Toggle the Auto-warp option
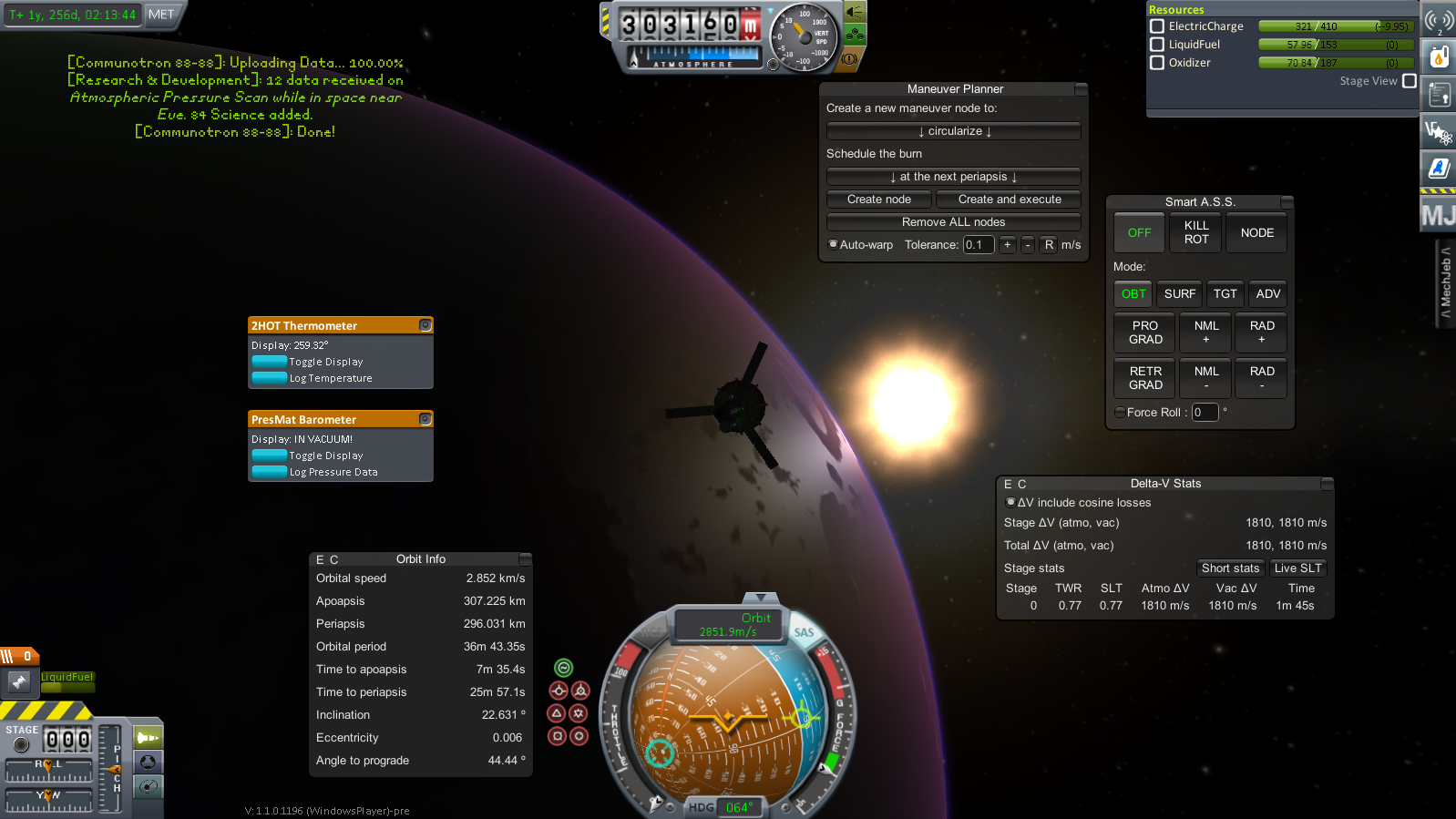Screen dimensions: 1456x819 [x=834, y=244]
